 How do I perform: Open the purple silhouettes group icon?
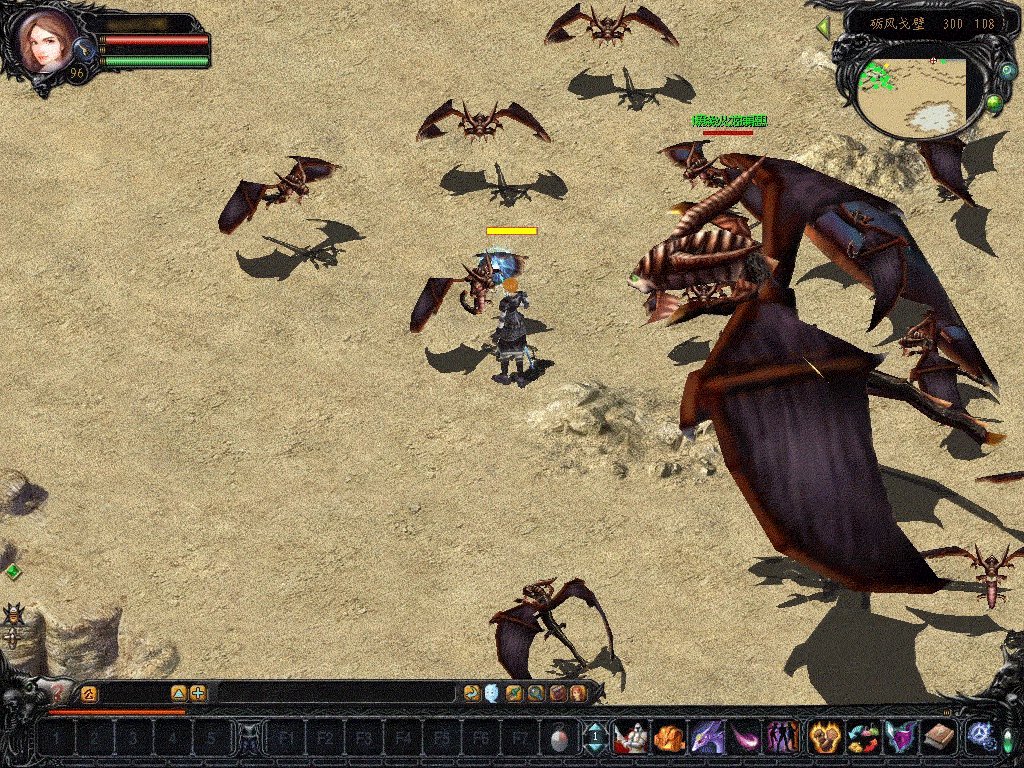tap(782, 738)
